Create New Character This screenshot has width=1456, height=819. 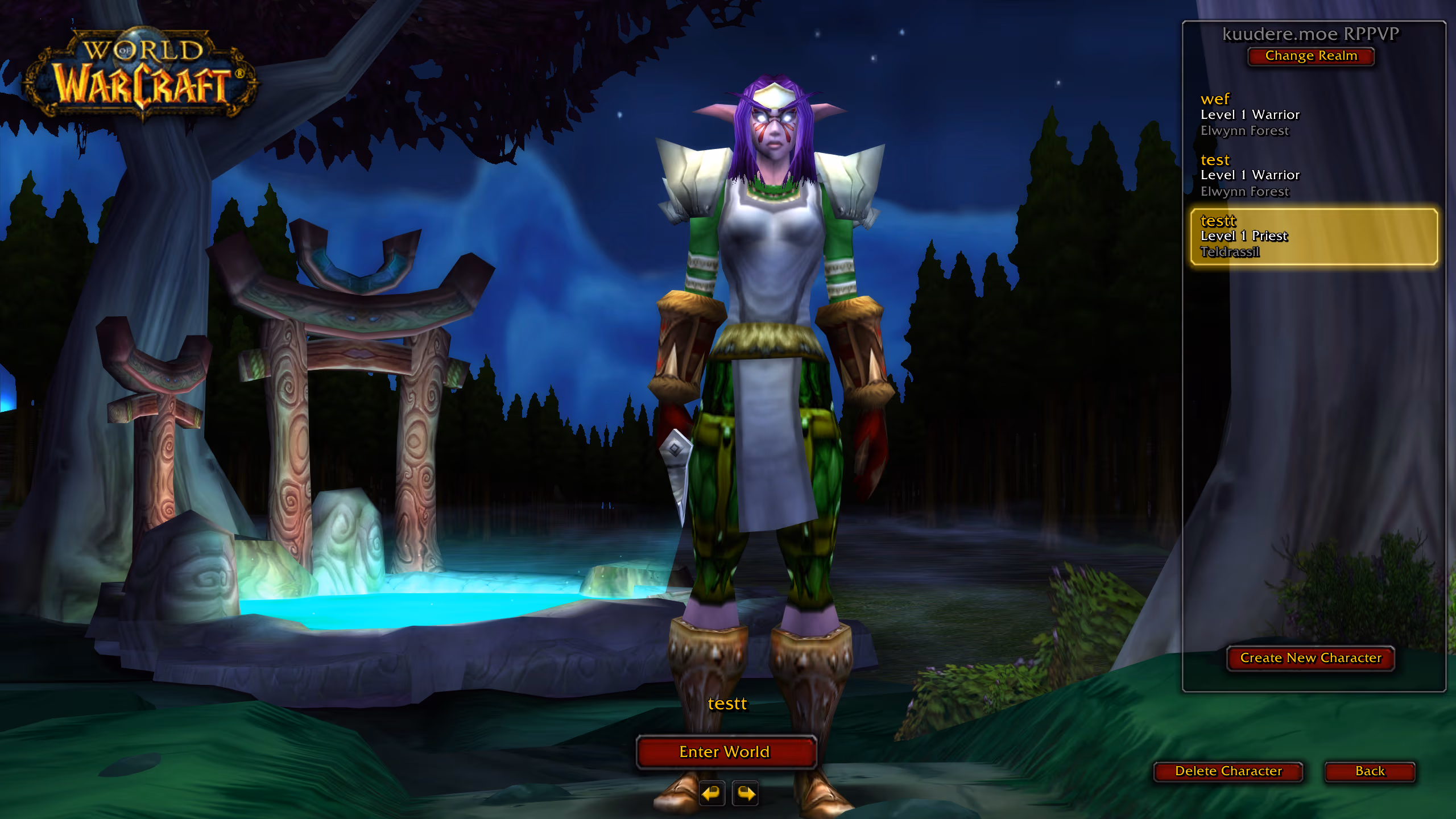tap(1310, 658)
